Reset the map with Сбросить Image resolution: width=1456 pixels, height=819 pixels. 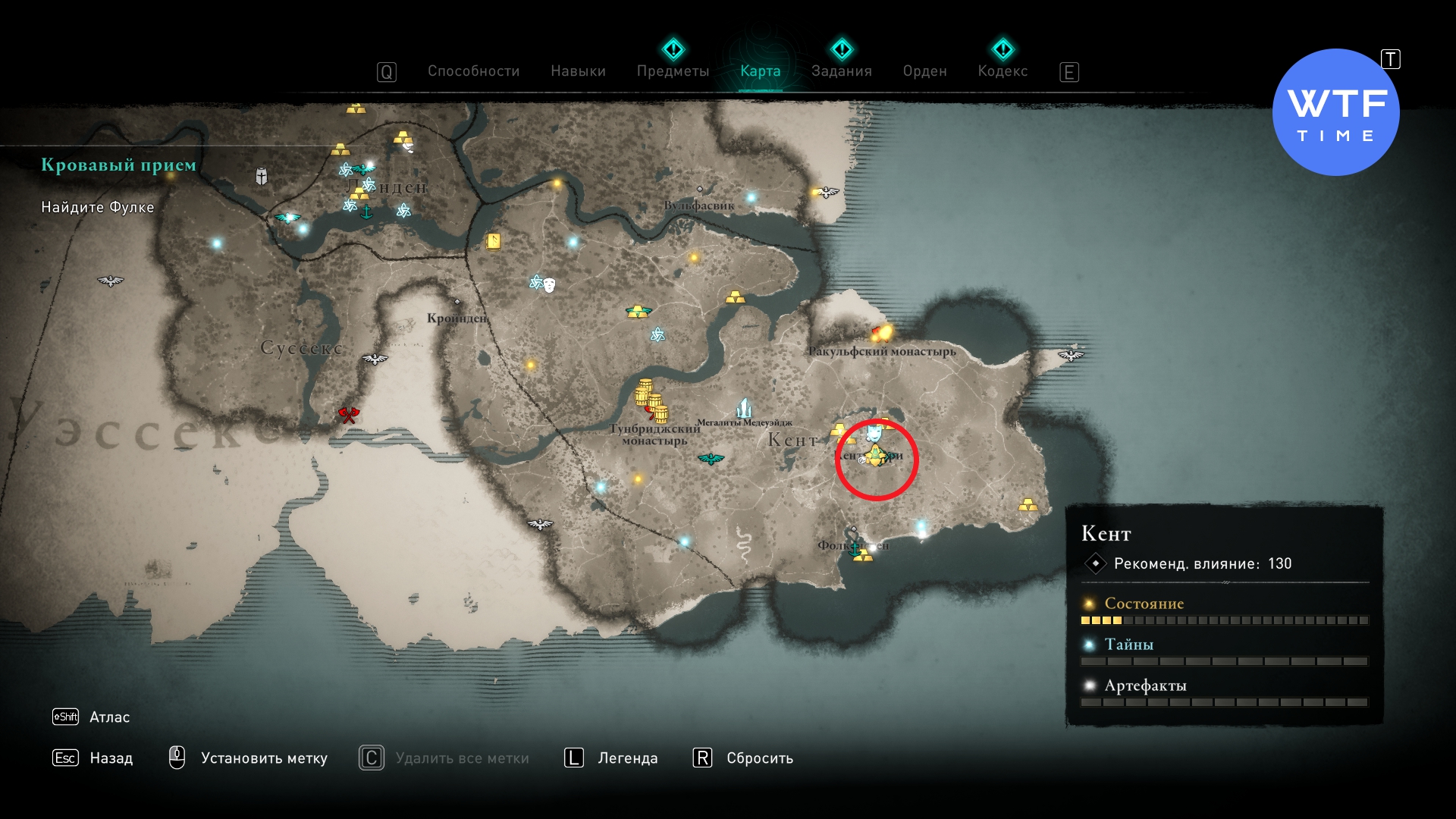(x=759, y=758)
